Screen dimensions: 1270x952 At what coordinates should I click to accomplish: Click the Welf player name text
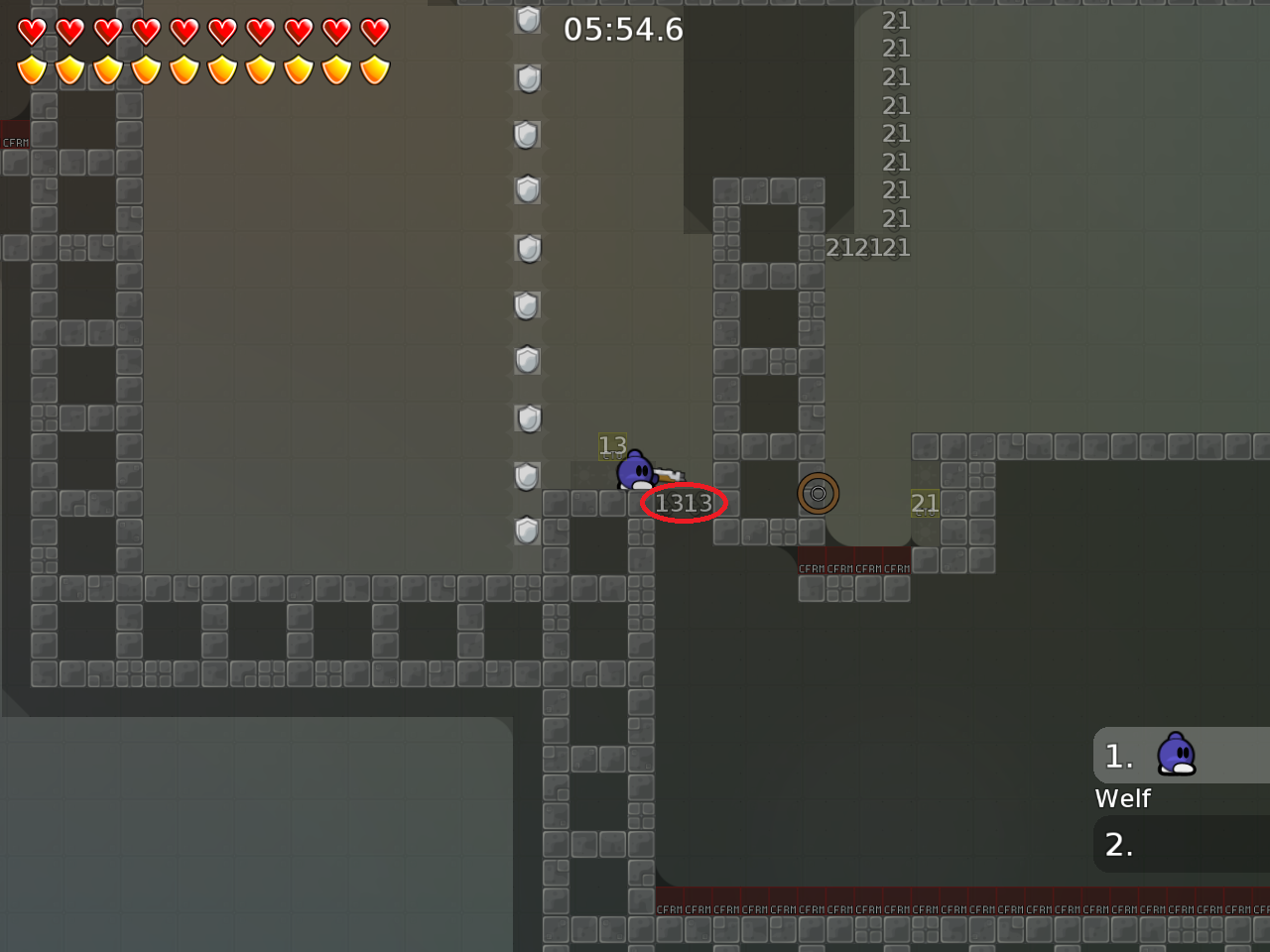point(1122,797)
